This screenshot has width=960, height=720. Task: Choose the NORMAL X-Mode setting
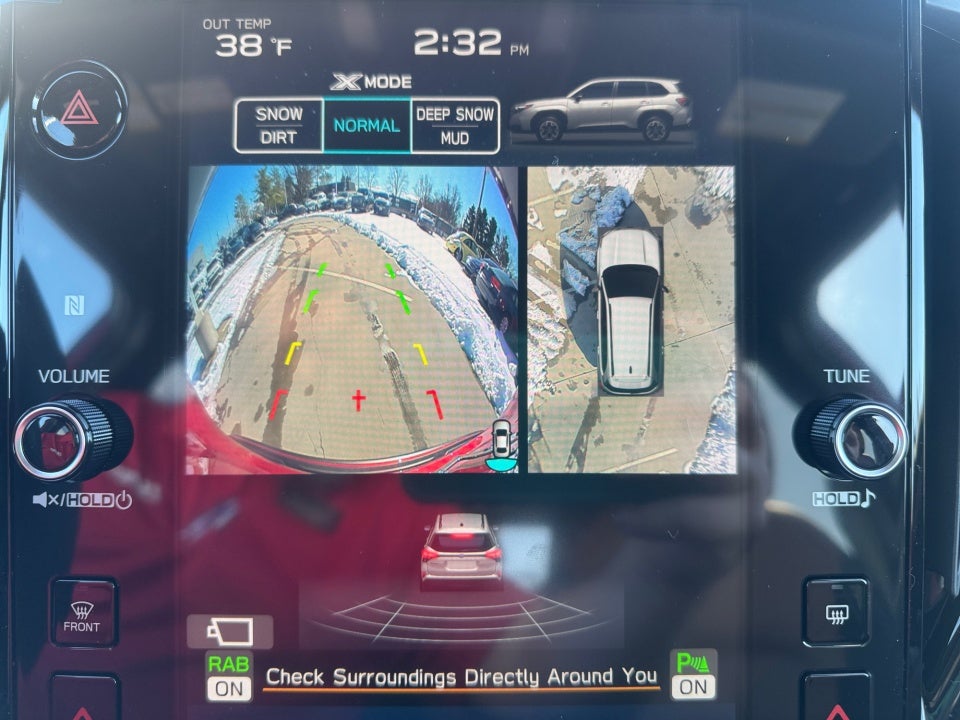click(x=367, y=126)
